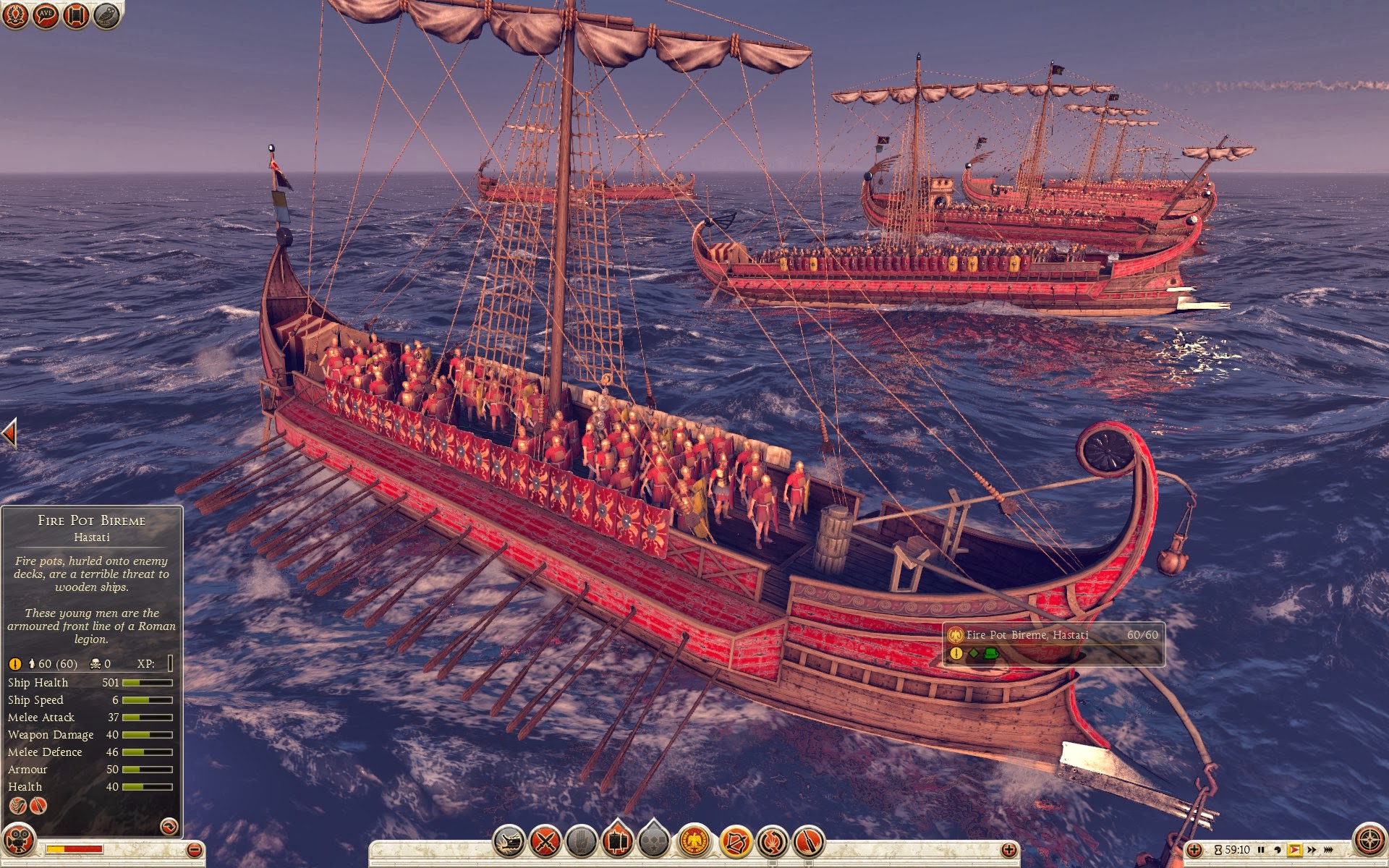
Task: Click the raised hand halt button
Action: tap(581, 842)
